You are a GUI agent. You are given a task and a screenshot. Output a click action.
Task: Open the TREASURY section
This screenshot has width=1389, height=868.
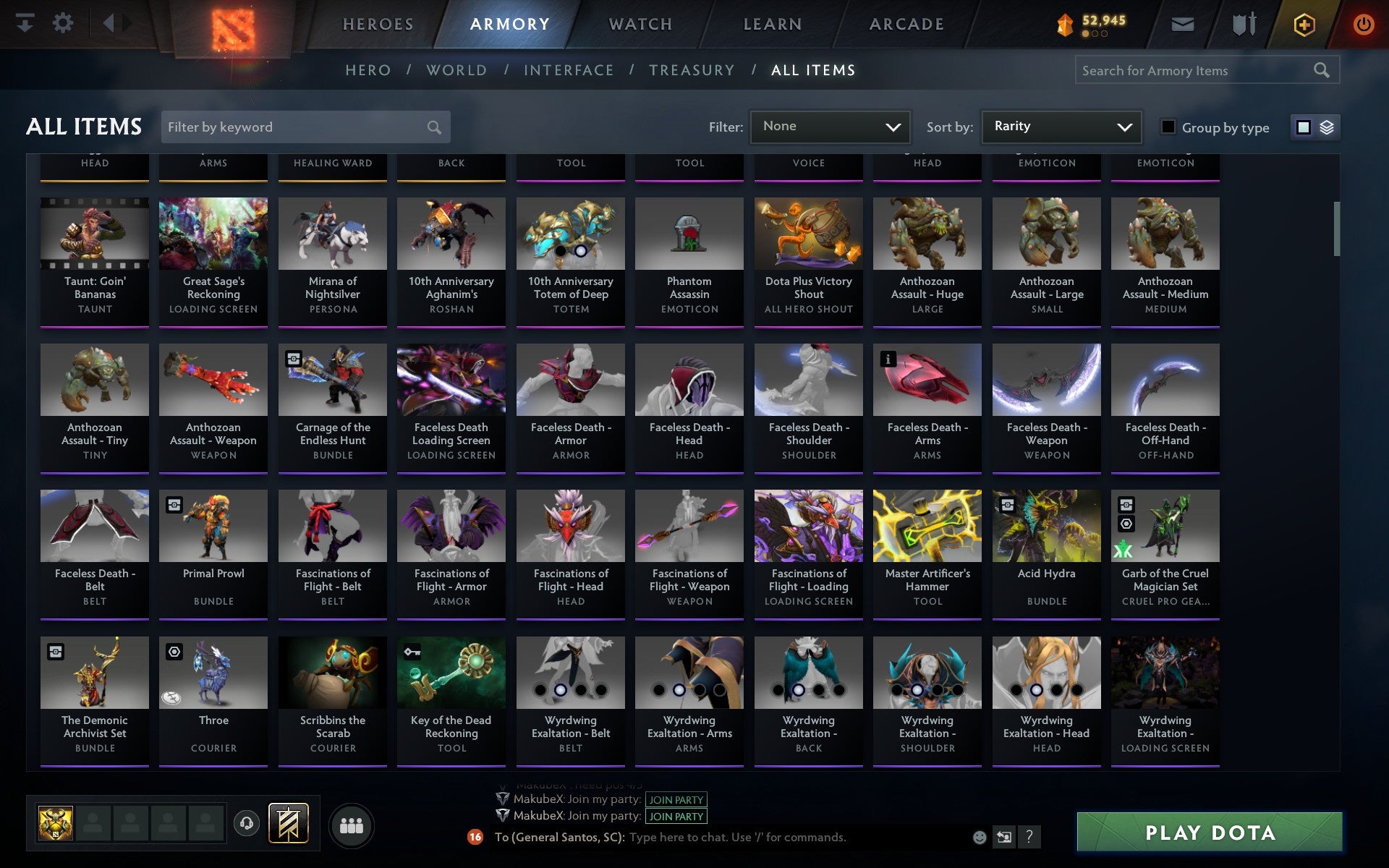coord(692,70)
